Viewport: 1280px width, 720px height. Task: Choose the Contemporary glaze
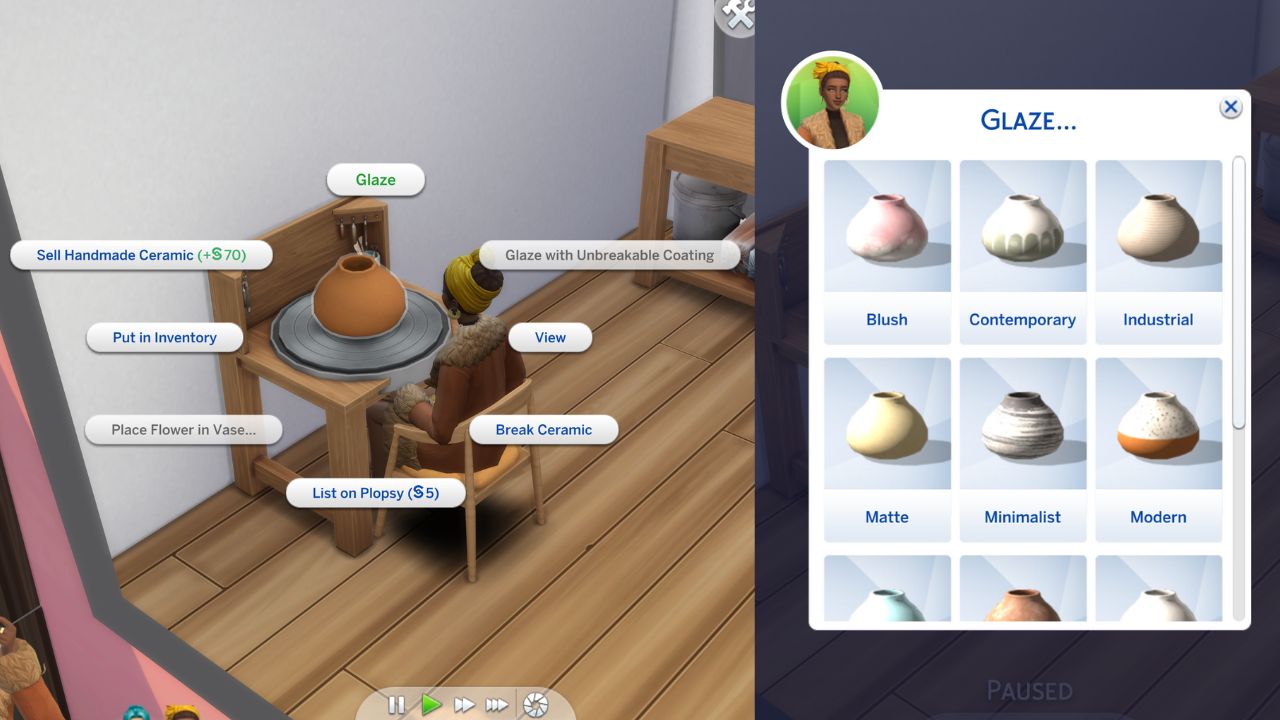(1022, 240)
